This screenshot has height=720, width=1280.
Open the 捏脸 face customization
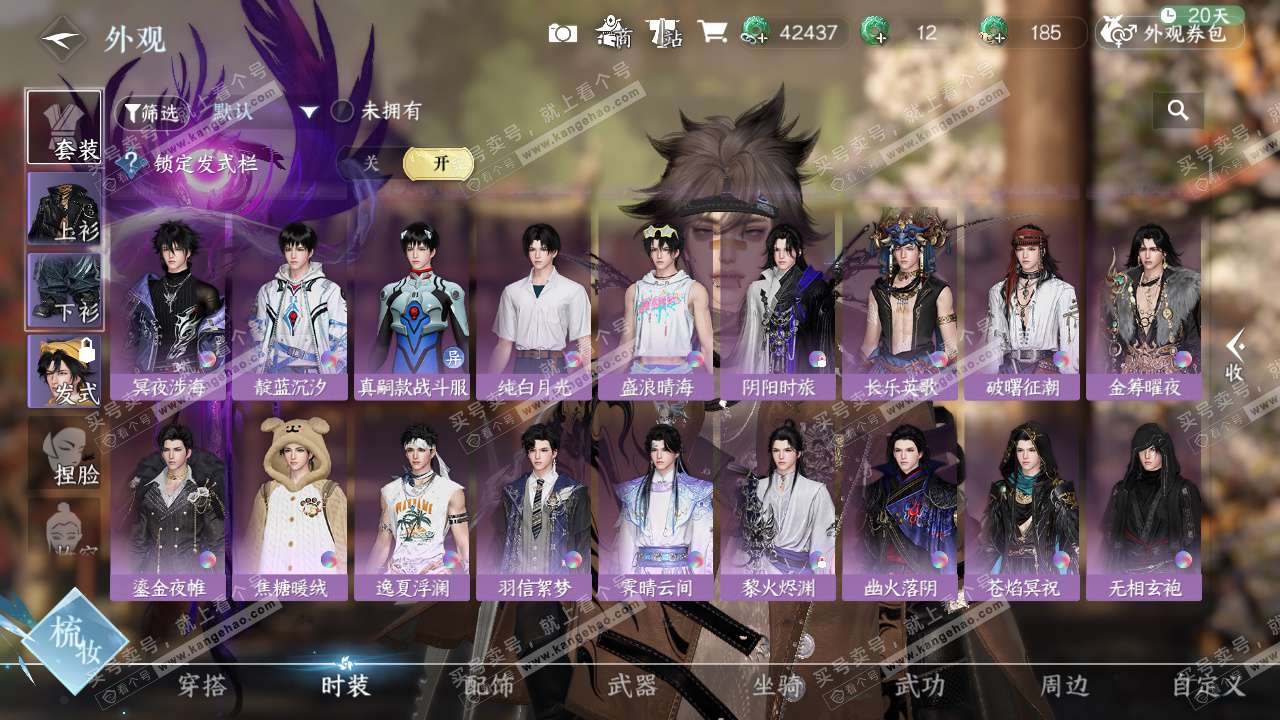66,455
